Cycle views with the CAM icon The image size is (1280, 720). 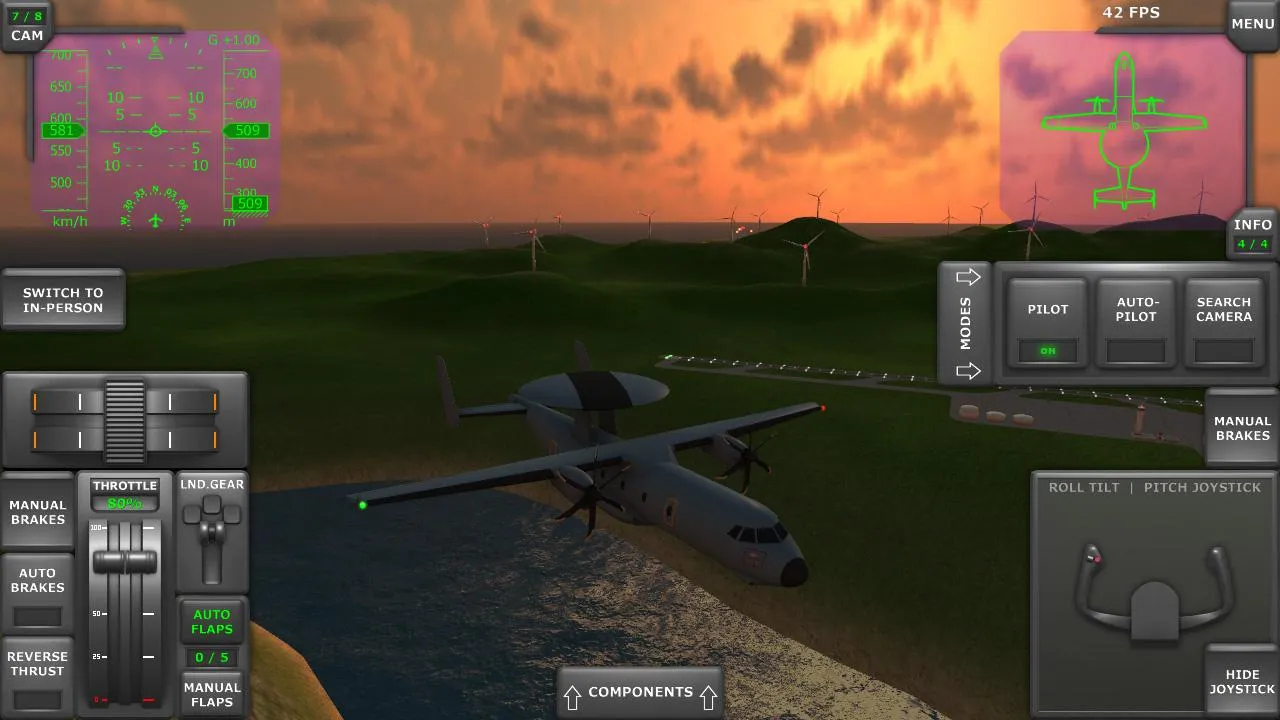pyautogui.click(x=26, y=24)
